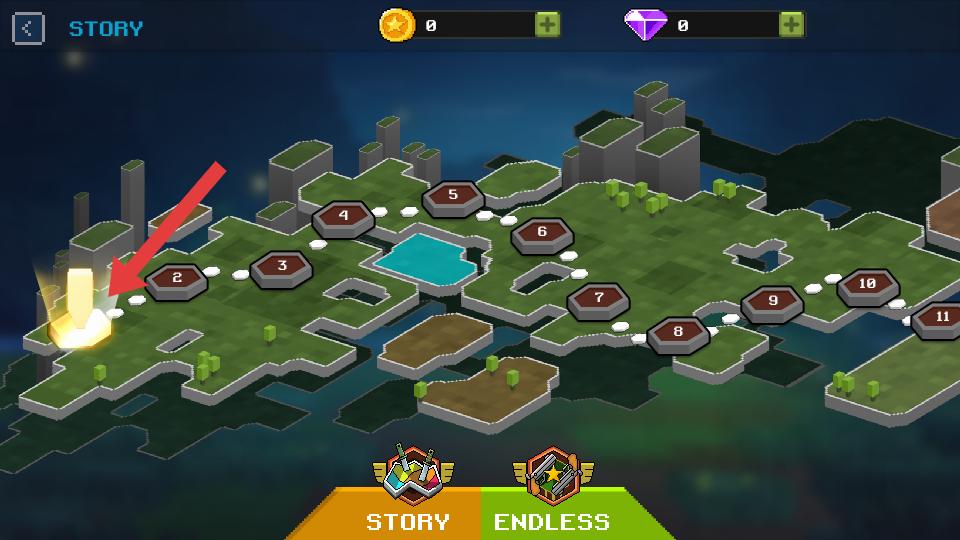Add more gold coins with plus button
Image resolution: width=960 pixels, height=540 pixels.
(547, 25)
